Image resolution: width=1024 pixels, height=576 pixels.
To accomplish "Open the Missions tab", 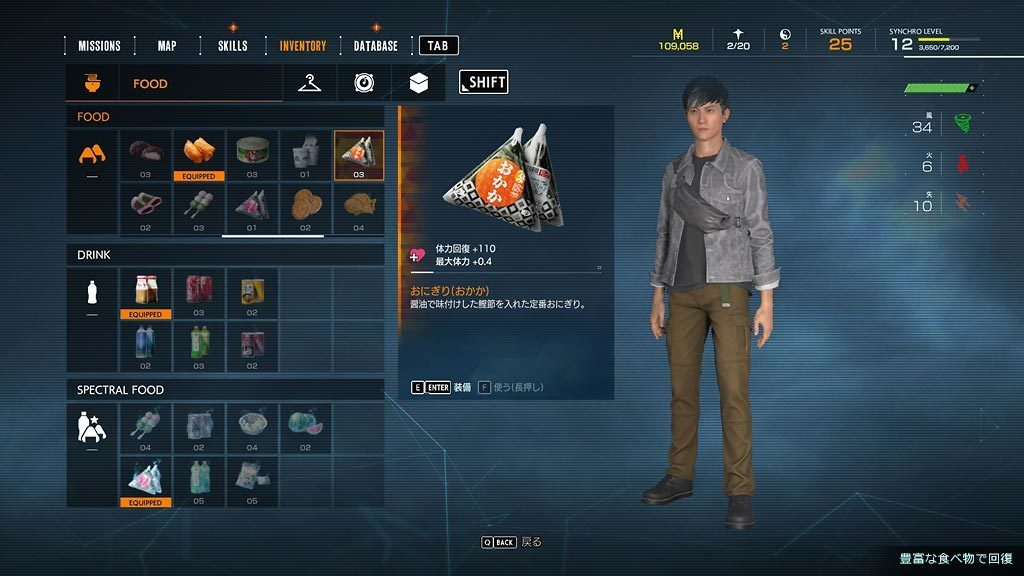I will click(99, 46).
